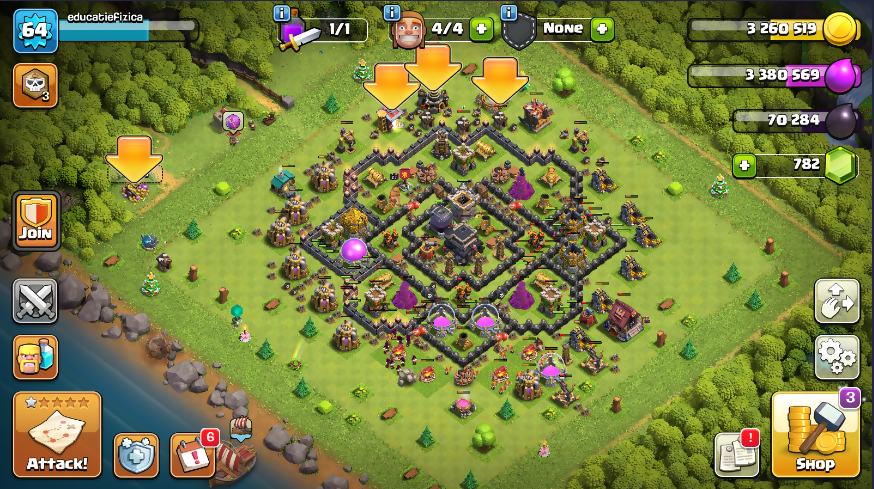Open the layout editor hand icon

(837, 300)
